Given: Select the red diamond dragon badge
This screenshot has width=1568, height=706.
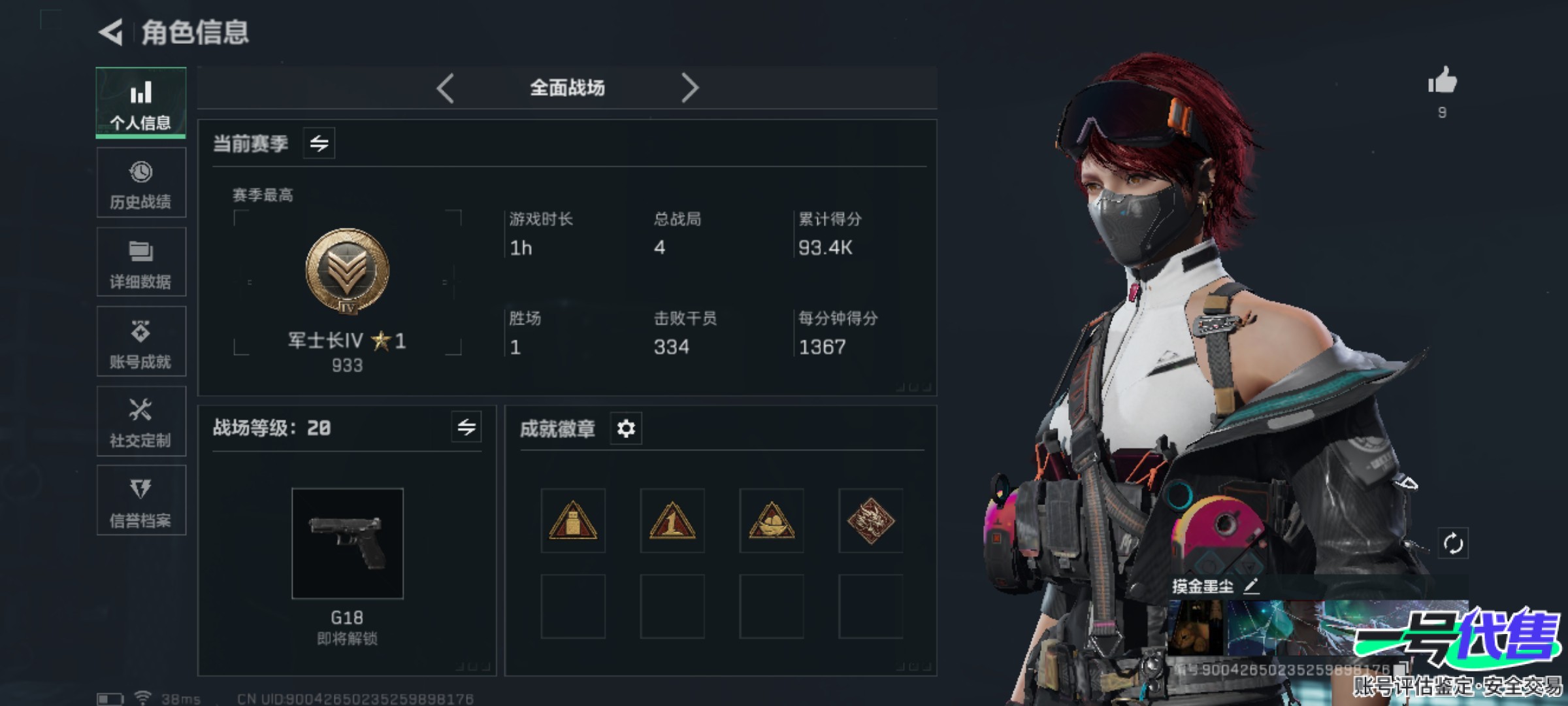Looking at the screenshot, I should tap(870, 521).
